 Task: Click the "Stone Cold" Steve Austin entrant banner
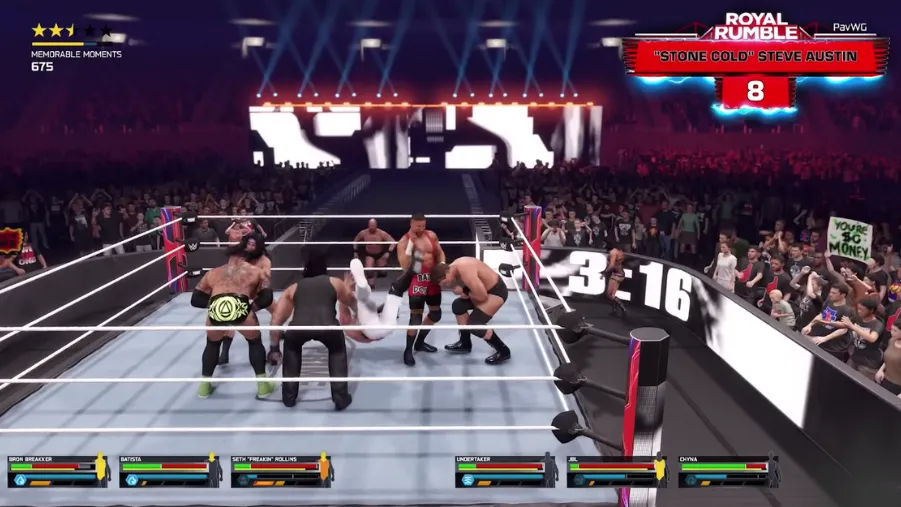pyautogui.click(x=755, y=56)
